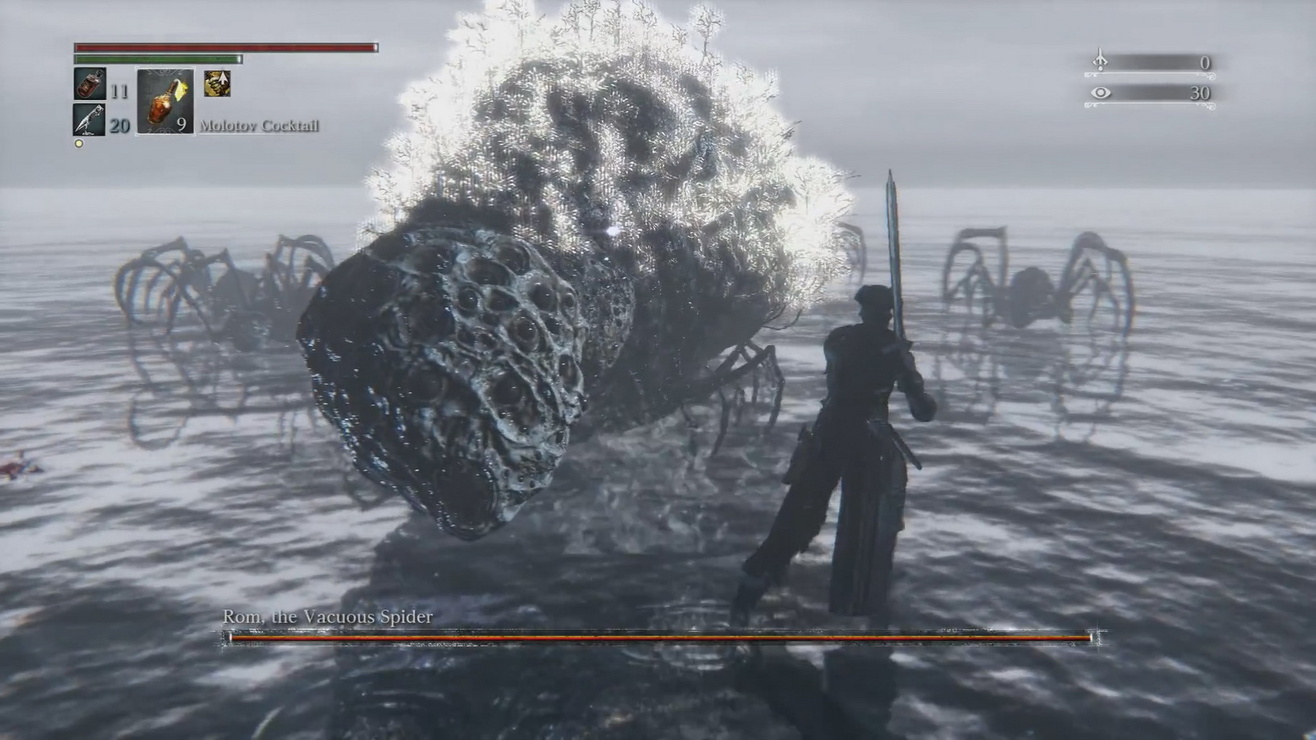Click the Blood Echoes counter symbol
Viewport: 1316px width, 740px height.
[x=1100, y=59]
